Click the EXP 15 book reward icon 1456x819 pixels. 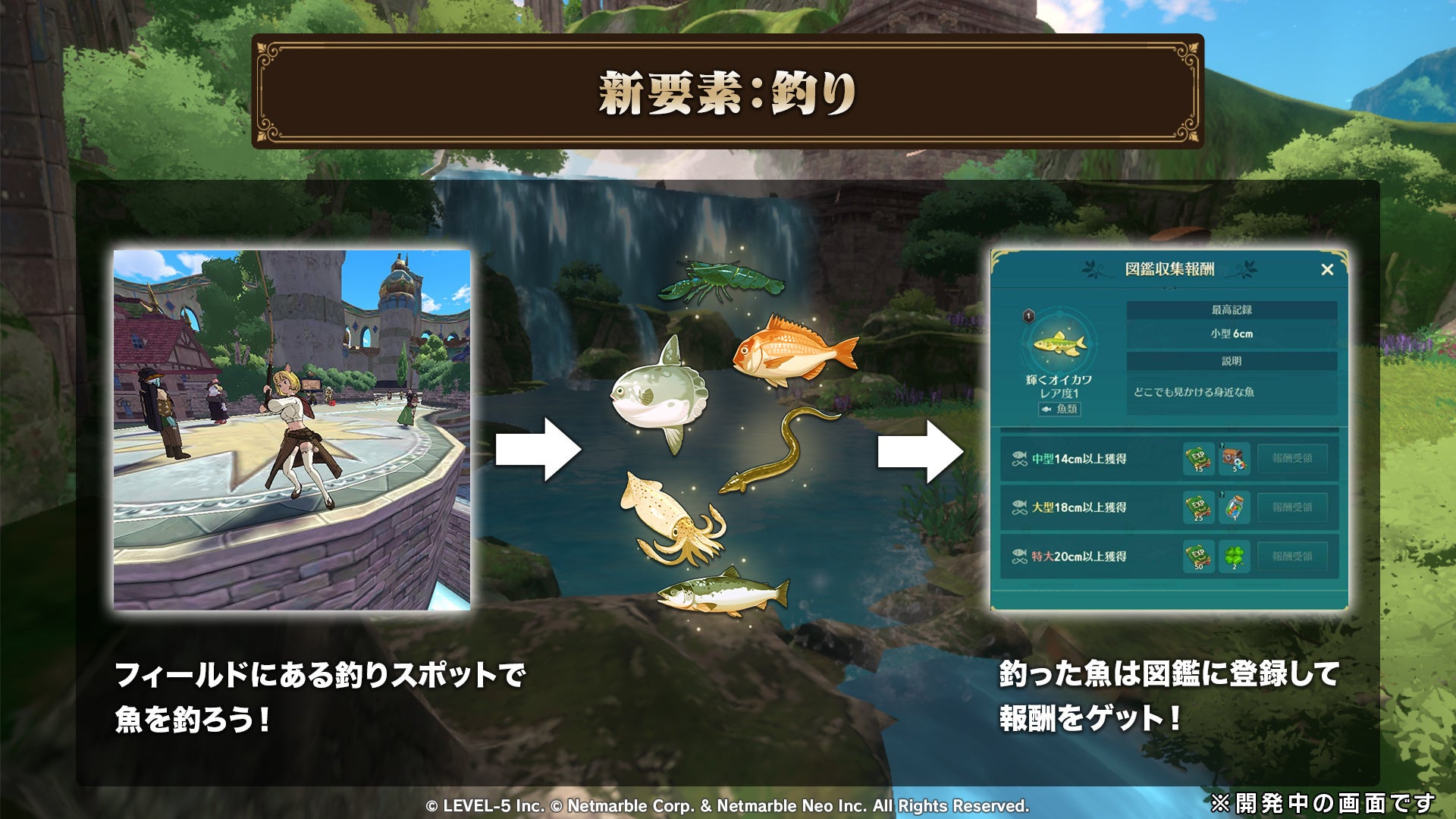click(x=1198, y=457)
